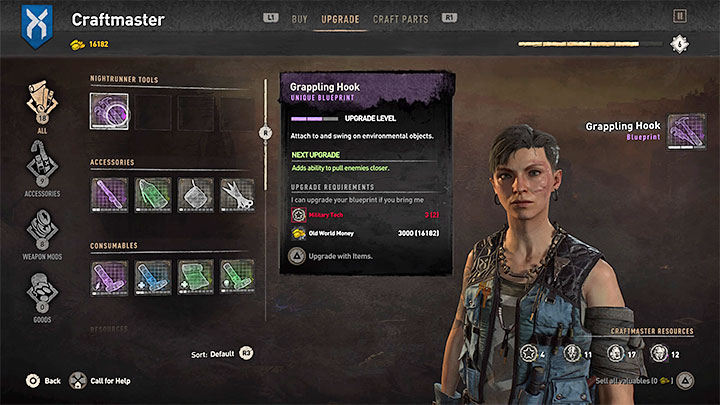Select the UPGRADE tab
The image size is (720, 405).
(x=341, y=19)
